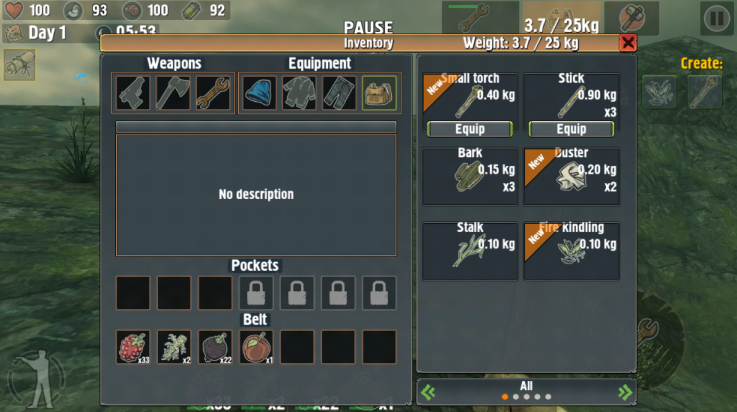Select the pants equipment slot
Screen dimensions: 737x412
click(x=339, y=93)
